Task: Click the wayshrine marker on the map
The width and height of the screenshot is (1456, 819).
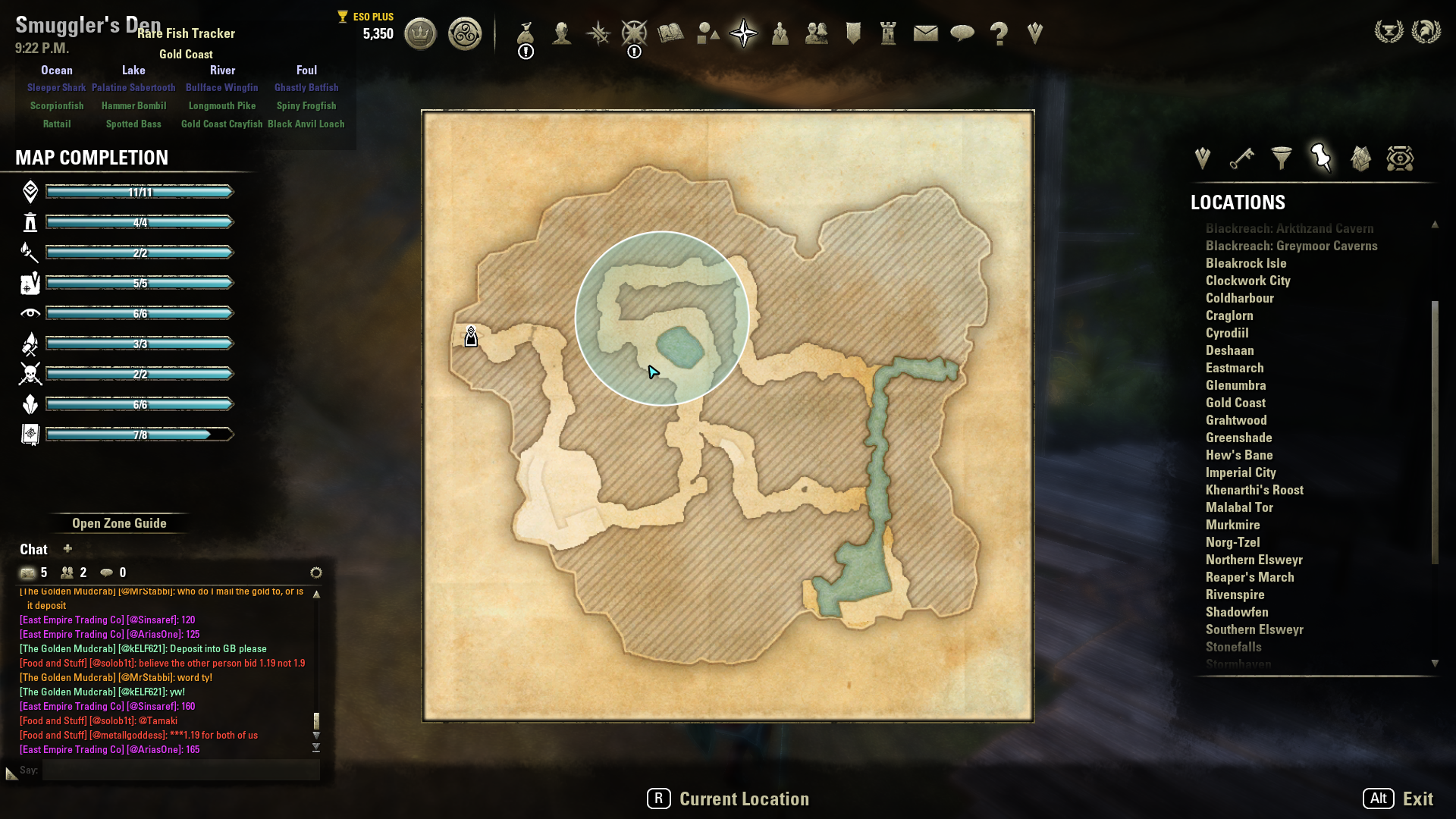Action: point(471,337)
